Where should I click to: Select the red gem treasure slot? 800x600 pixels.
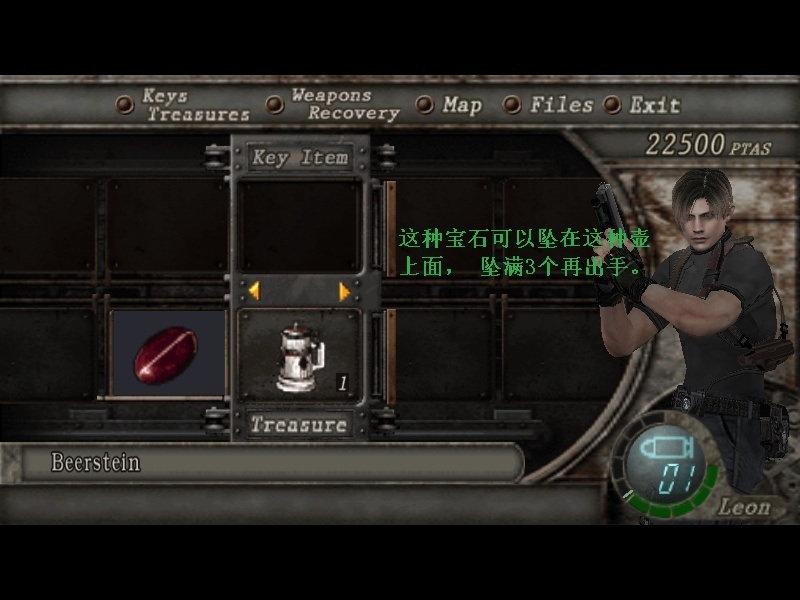[x=166, y=354]
